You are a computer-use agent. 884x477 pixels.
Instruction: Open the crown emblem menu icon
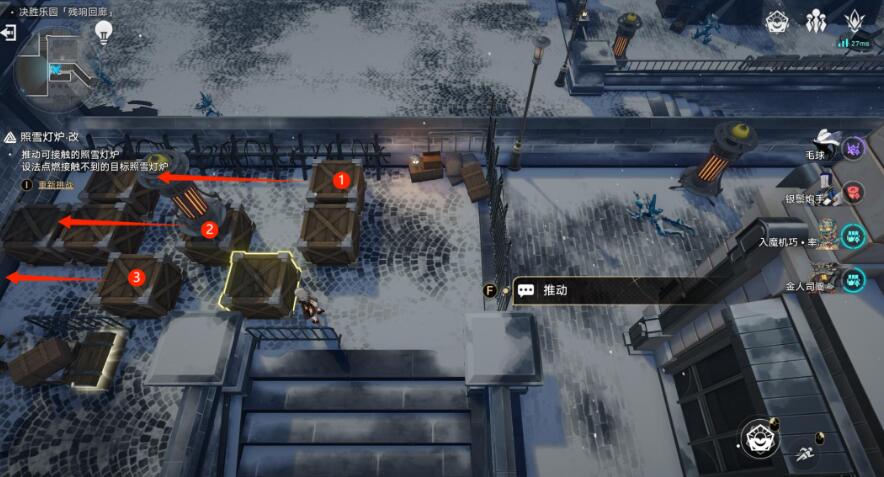click(x=856, y=21)
